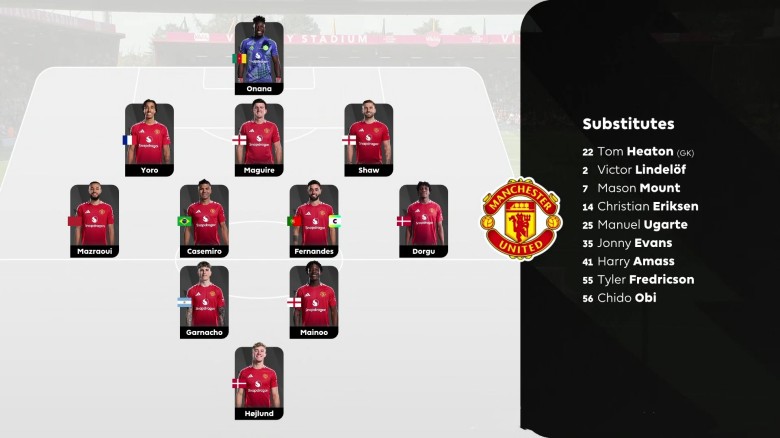
Task: Choose the Mainoo player card
Action: pos(314,301)
